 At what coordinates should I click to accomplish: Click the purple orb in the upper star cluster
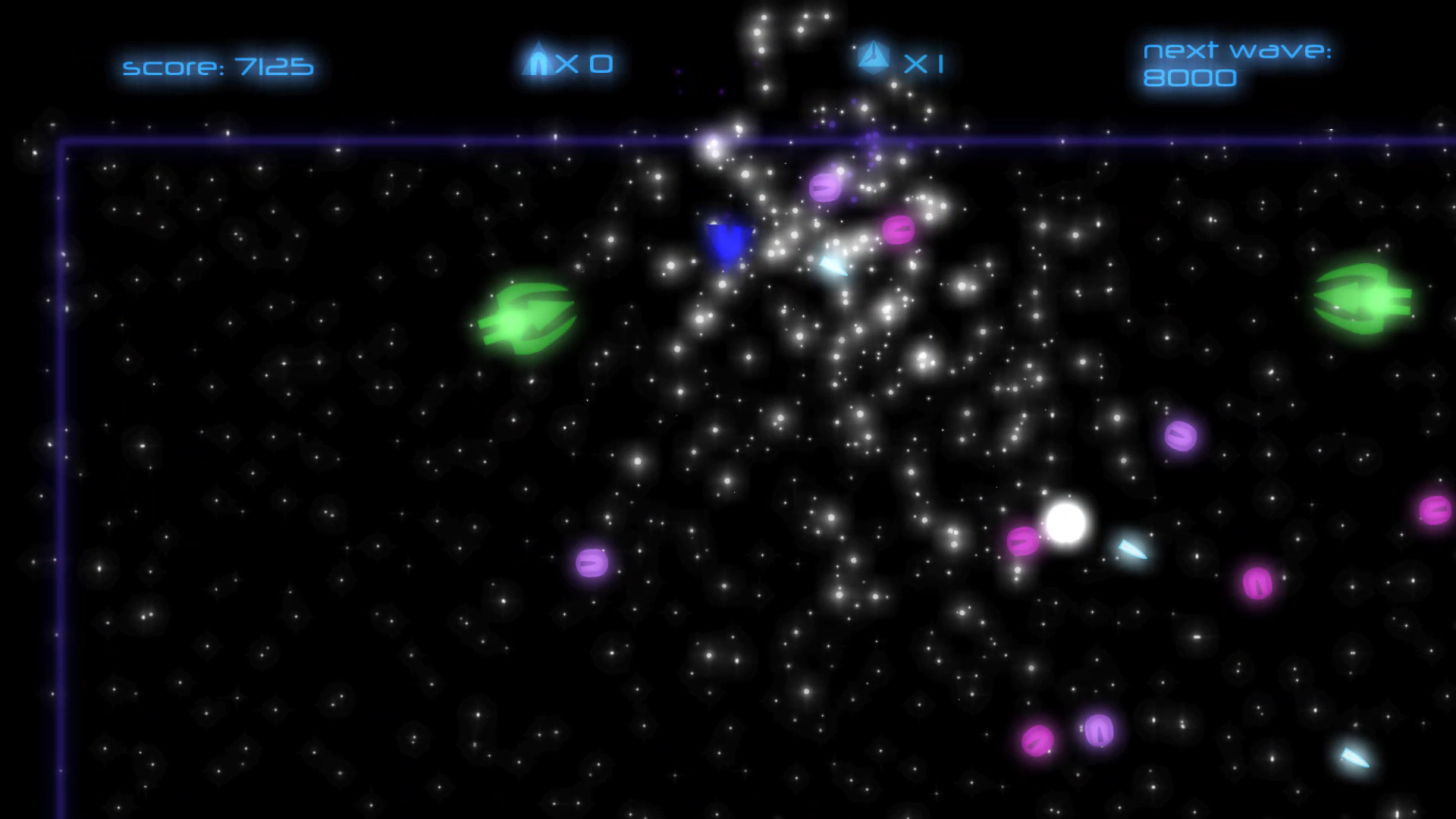click(x=823, y=186)
